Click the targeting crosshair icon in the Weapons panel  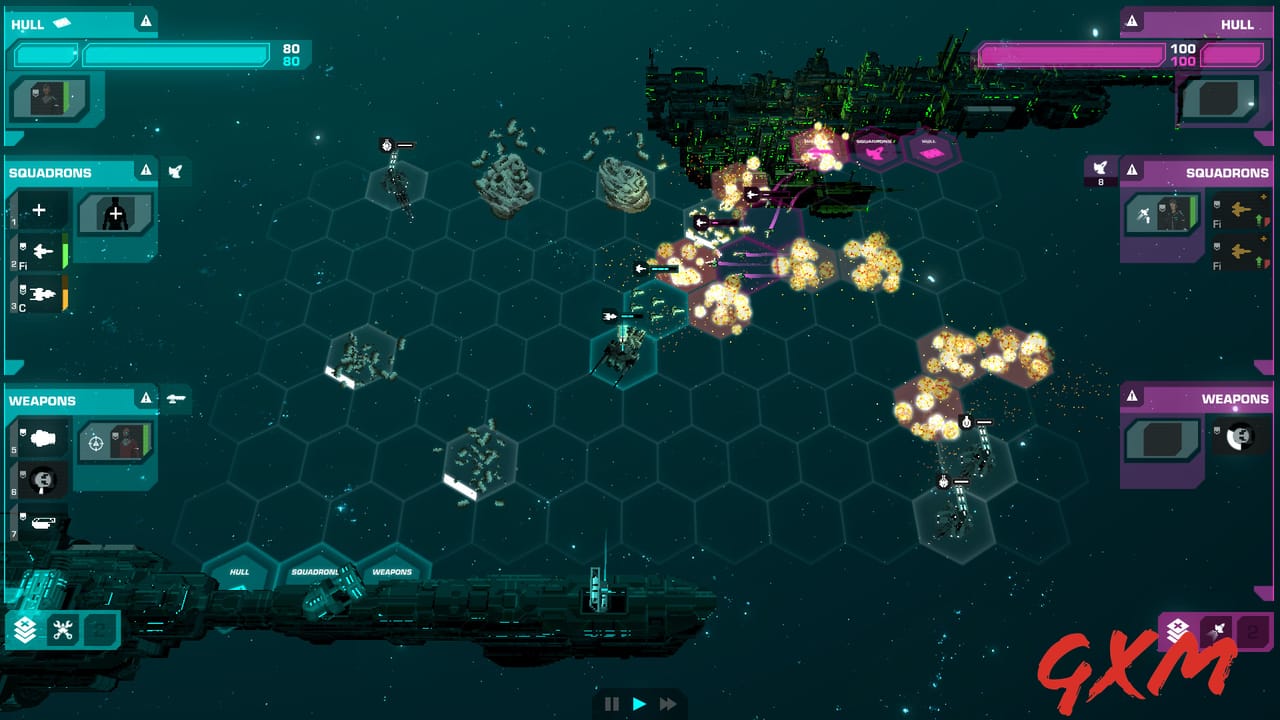(96, 444)
